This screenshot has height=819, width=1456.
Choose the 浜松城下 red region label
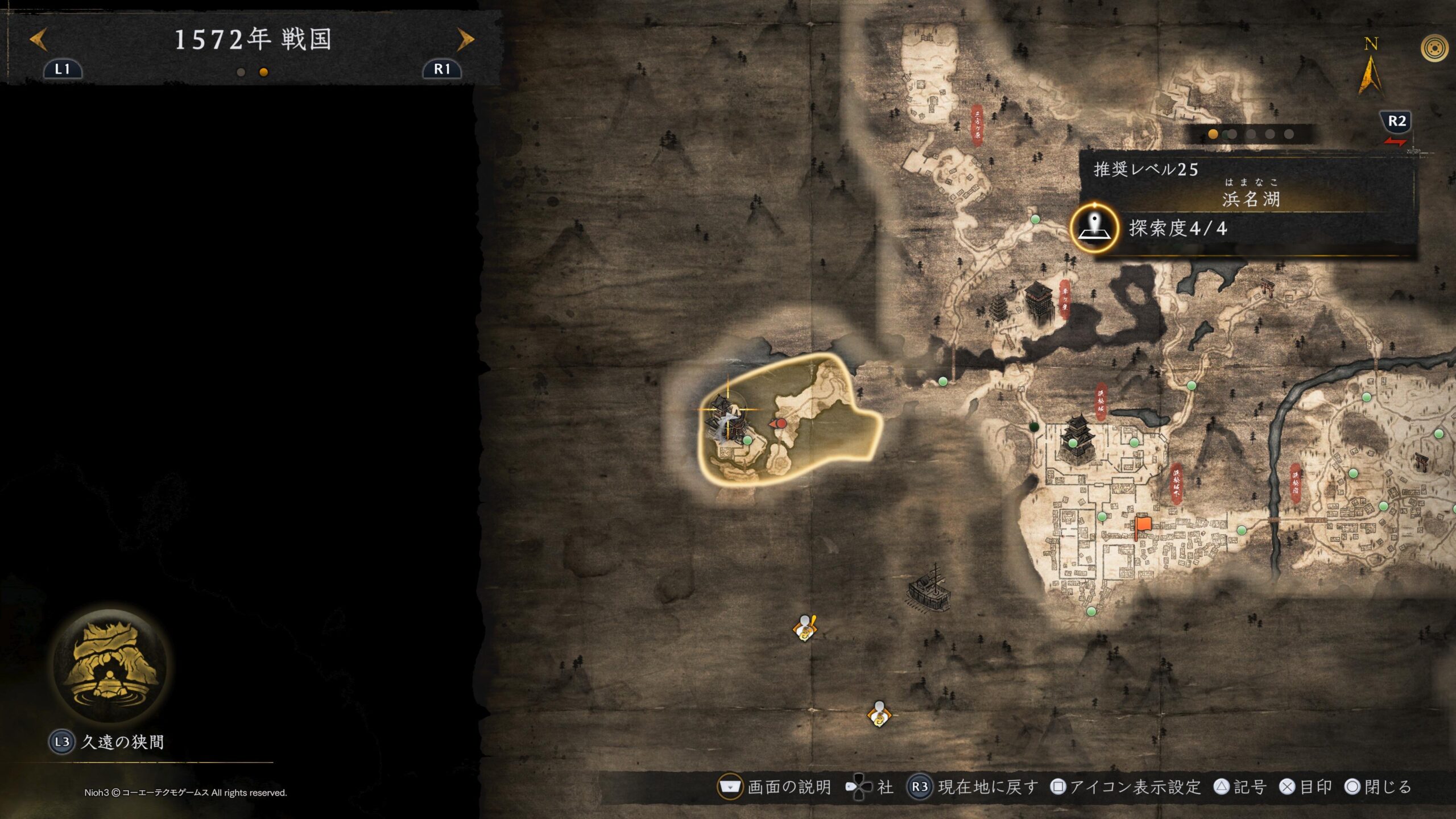[1176, 485]
